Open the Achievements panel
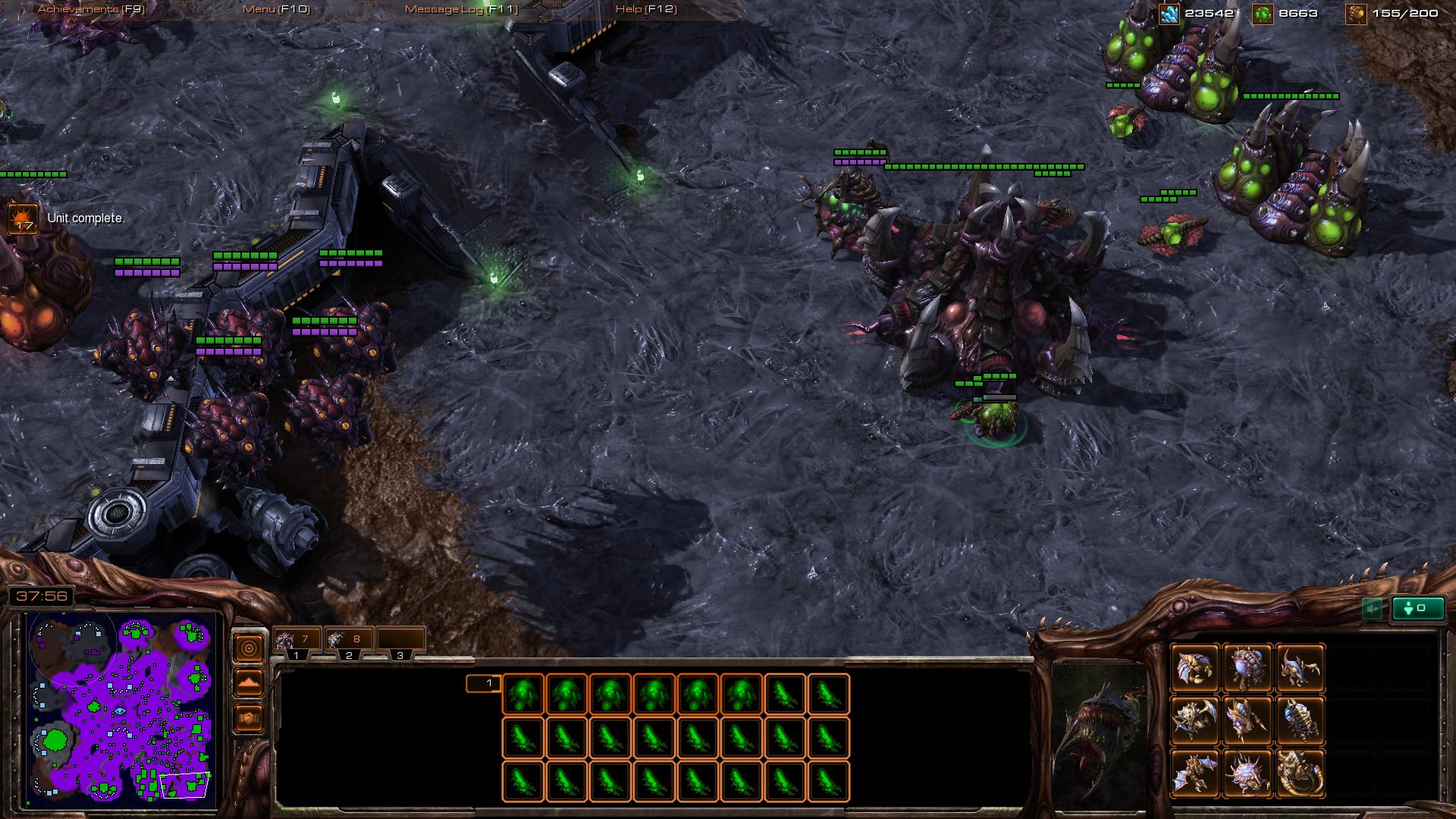This screenshot has height=819, width=1456. point(91,9)
